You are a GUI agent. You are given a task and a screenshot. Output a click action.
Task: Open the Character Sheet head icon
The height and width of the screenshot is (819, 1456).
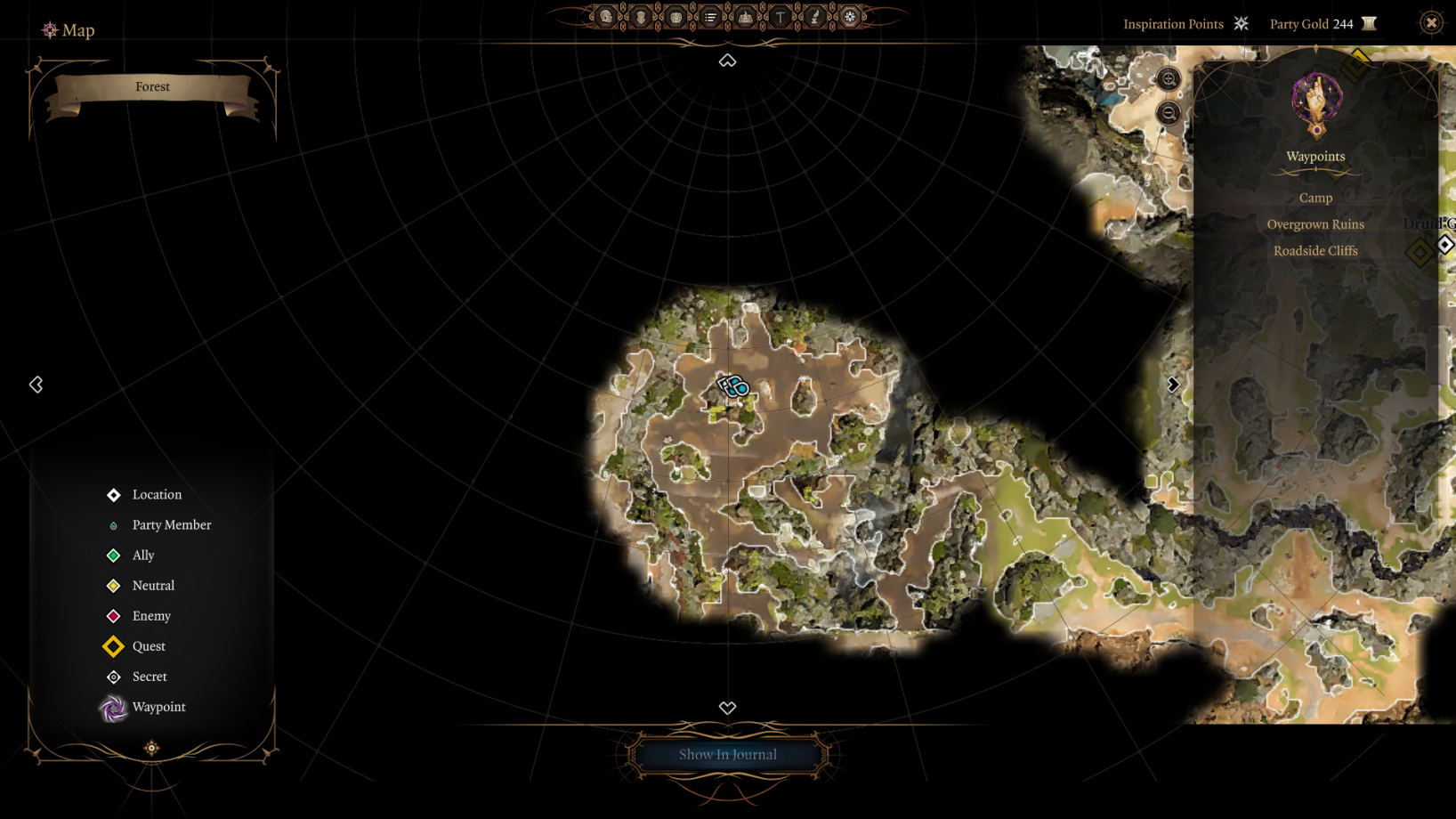pyautogui.click(x=605, y=17)
